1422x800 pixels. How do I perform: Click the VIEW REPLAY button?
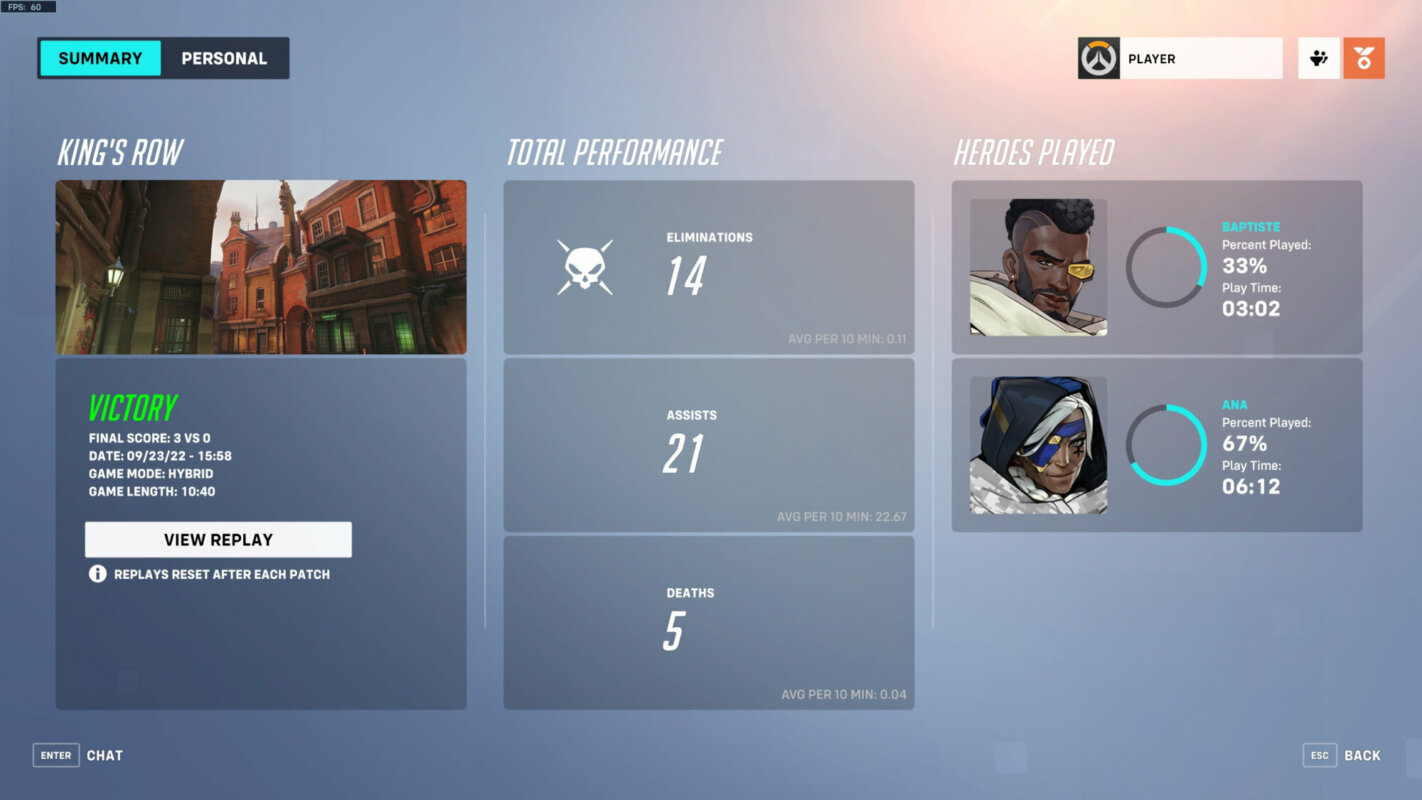click(219, 539)
